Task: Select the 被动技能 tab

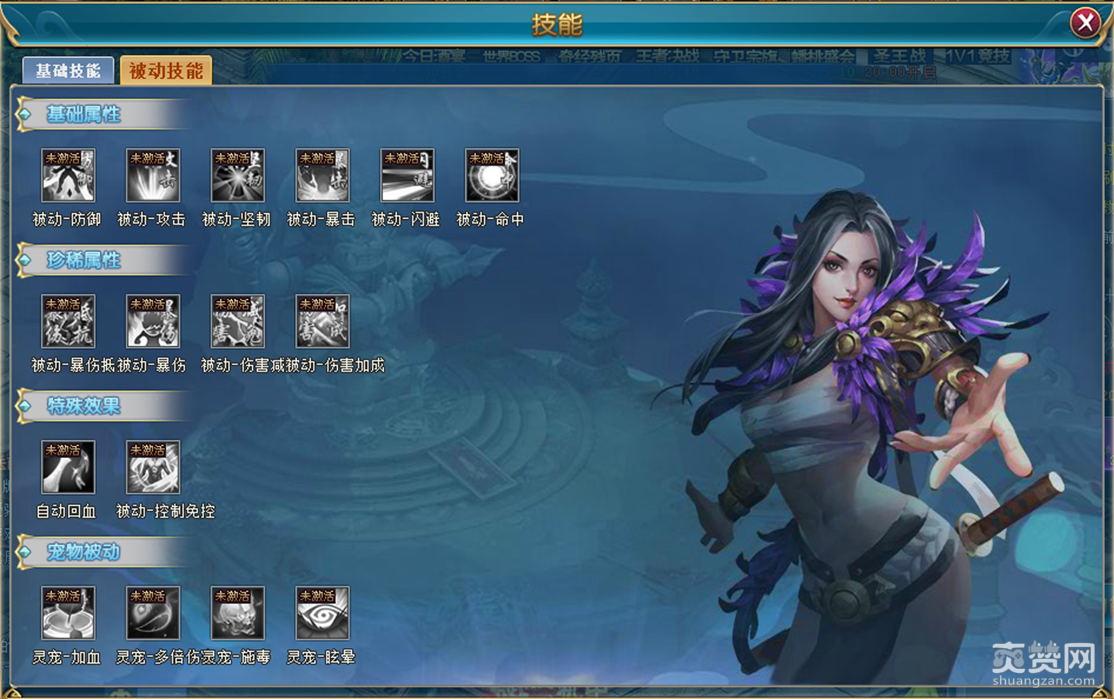Action: click(166, 70)
